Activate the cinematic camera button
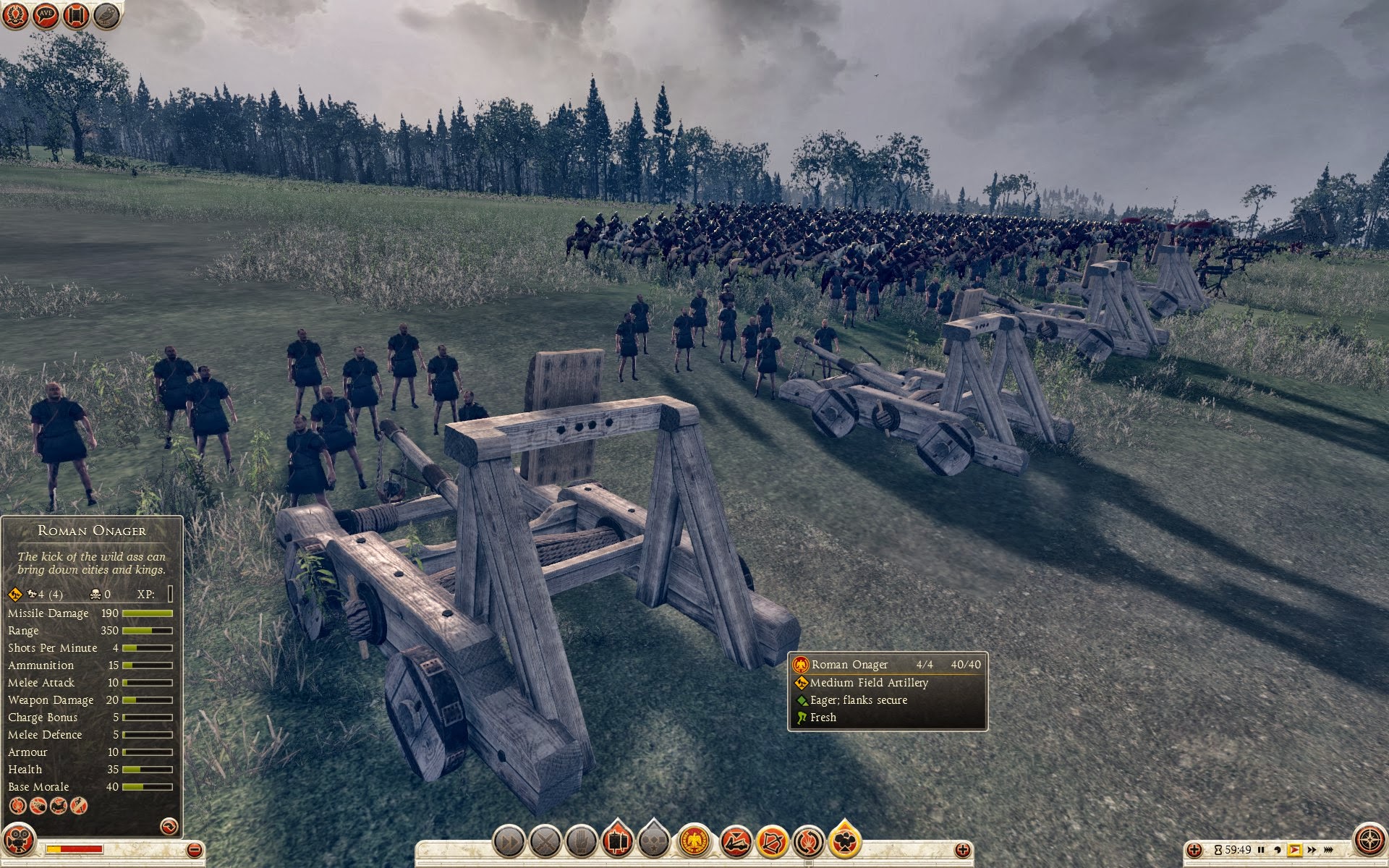This screenshot has width=1389, height=868. coord(844,841)
